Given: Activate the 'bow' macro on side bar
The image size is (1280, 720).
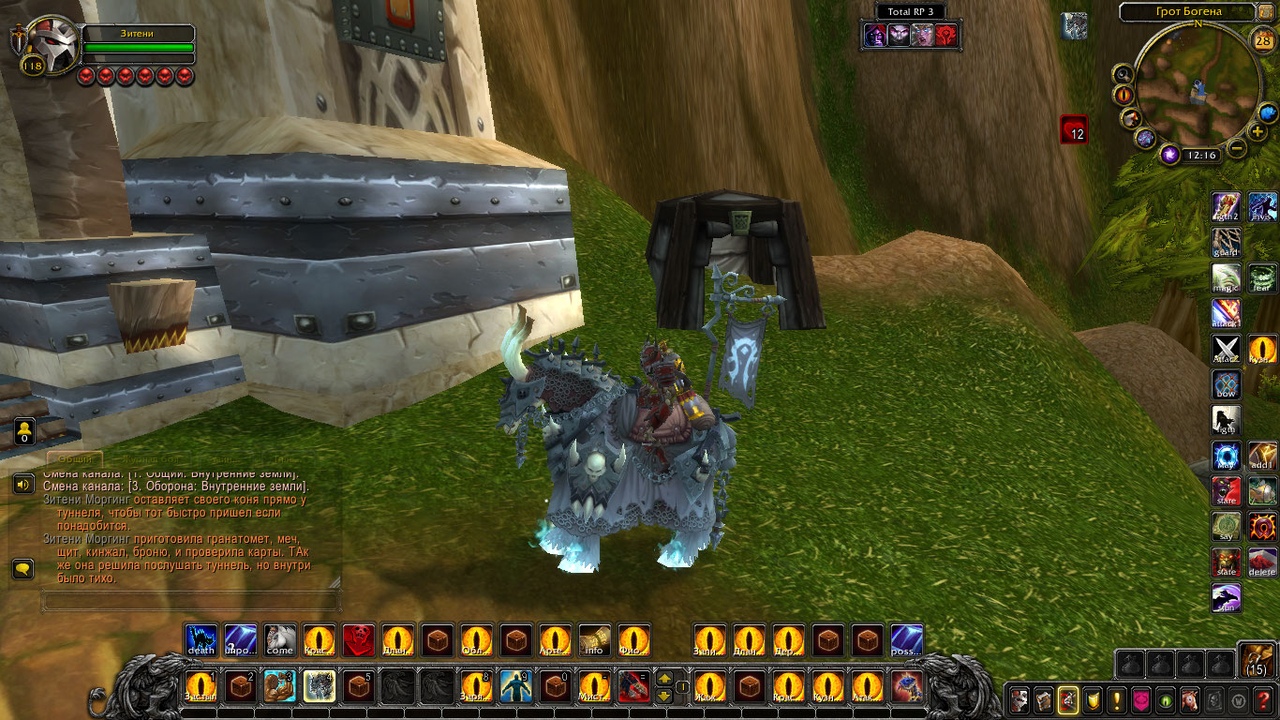Looking at the screenshot, I should (1226, 385).
